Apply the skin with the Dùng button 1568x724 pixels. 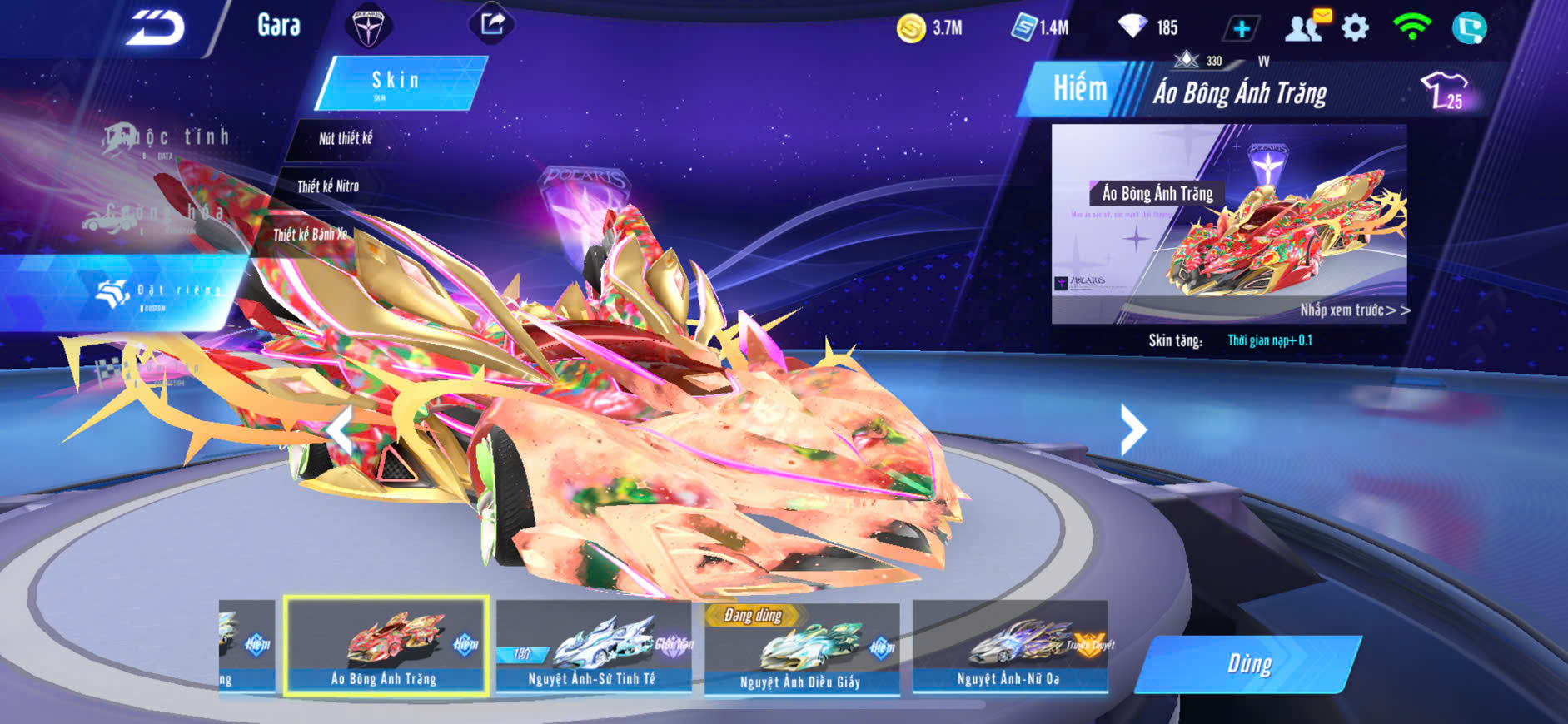click(x=1249, y=664)
